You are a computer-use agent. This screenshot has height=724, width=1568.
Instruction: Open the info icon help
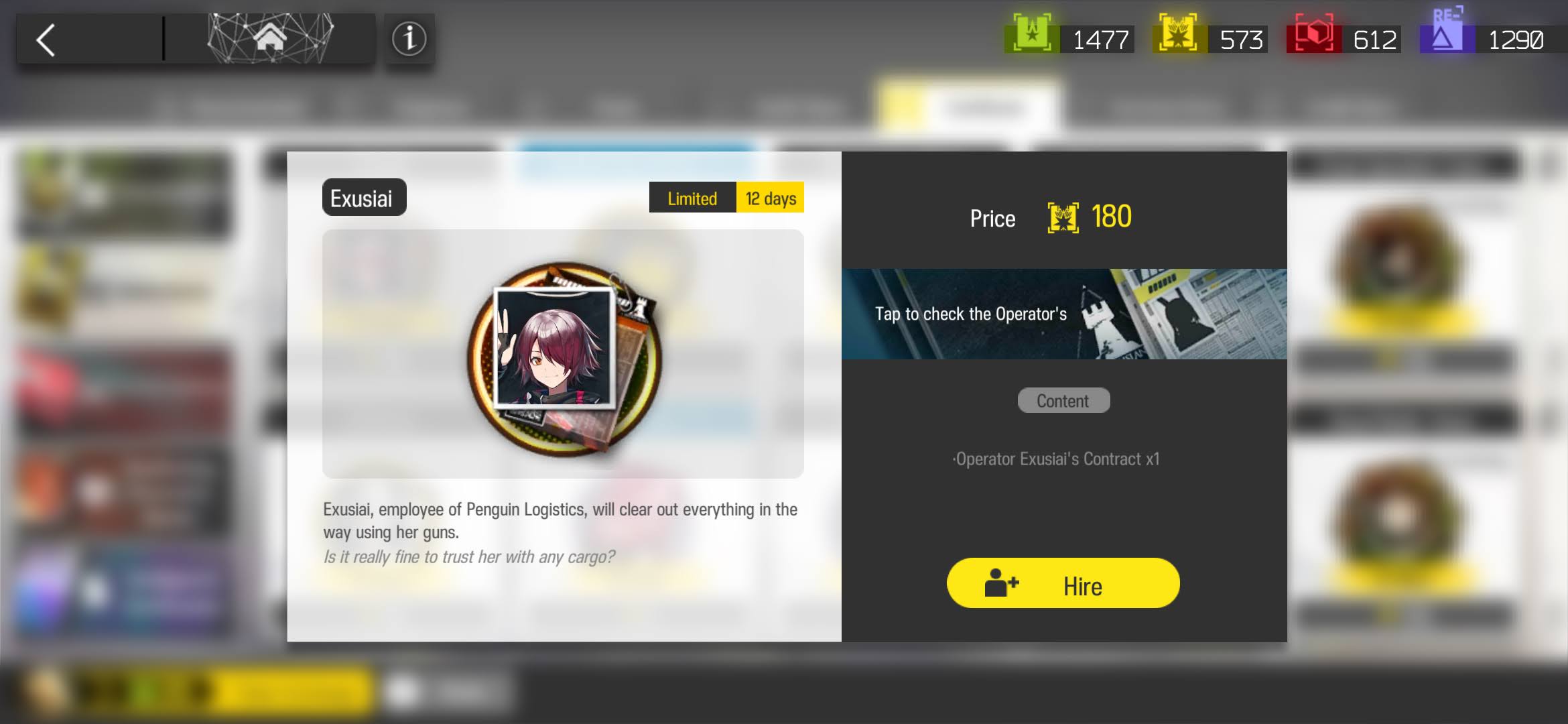409,39
